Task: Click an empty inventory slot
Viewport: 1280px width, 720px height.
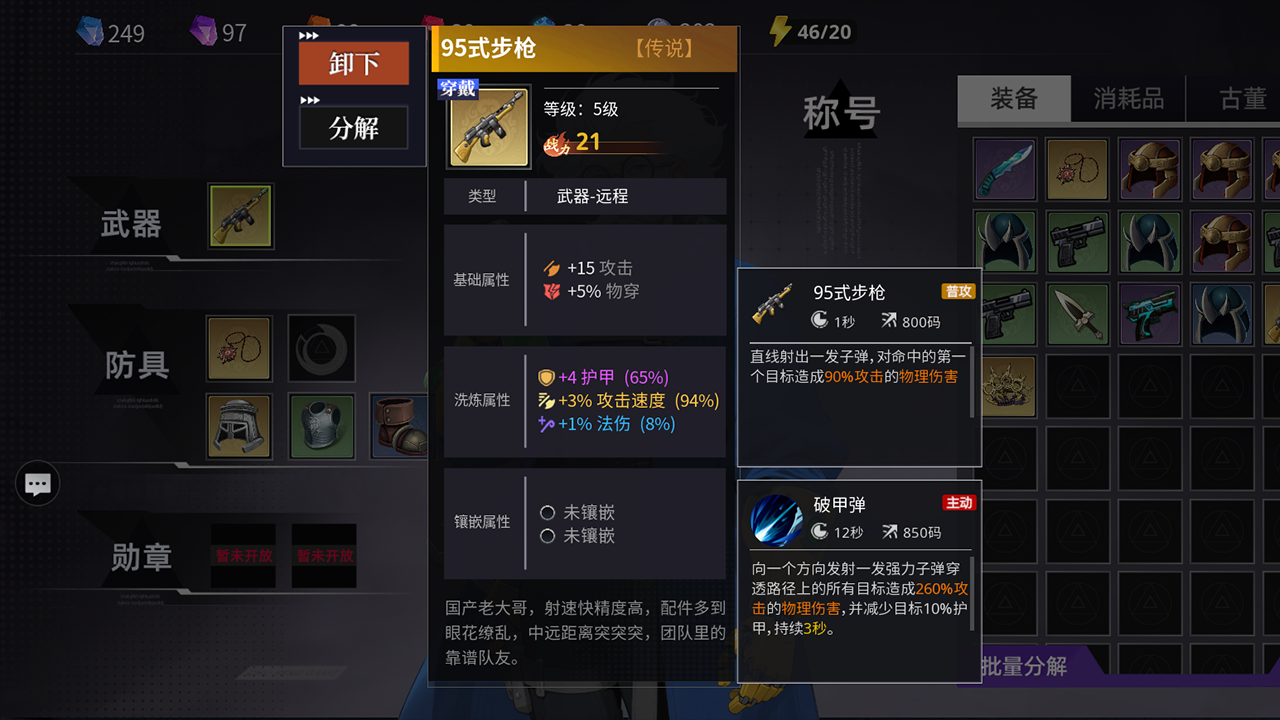Action: pyautogui.click(x=1077, y=458)
